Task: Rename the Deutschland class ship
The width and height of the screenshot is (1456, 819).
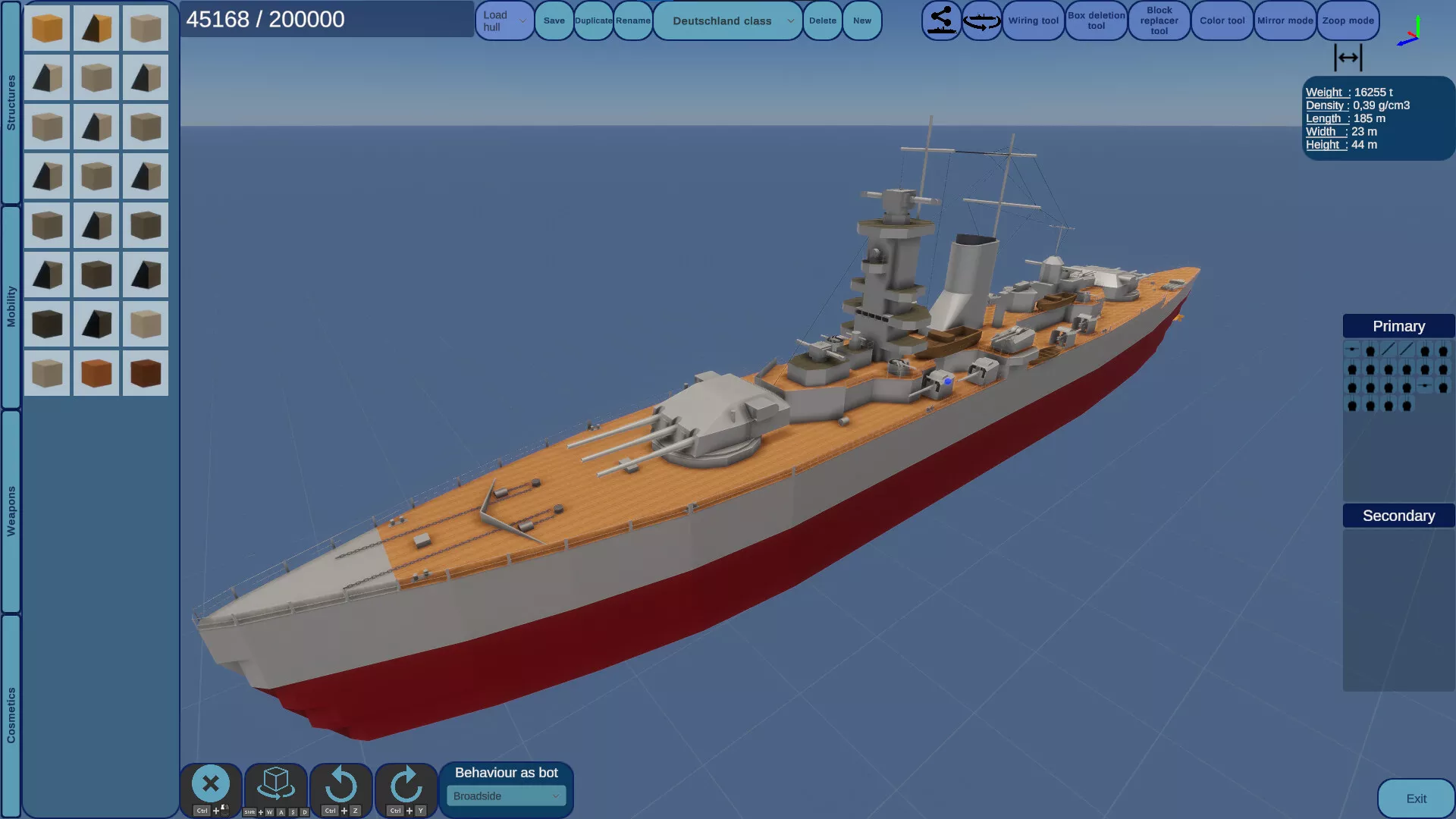Action: (x=632, y=21)
